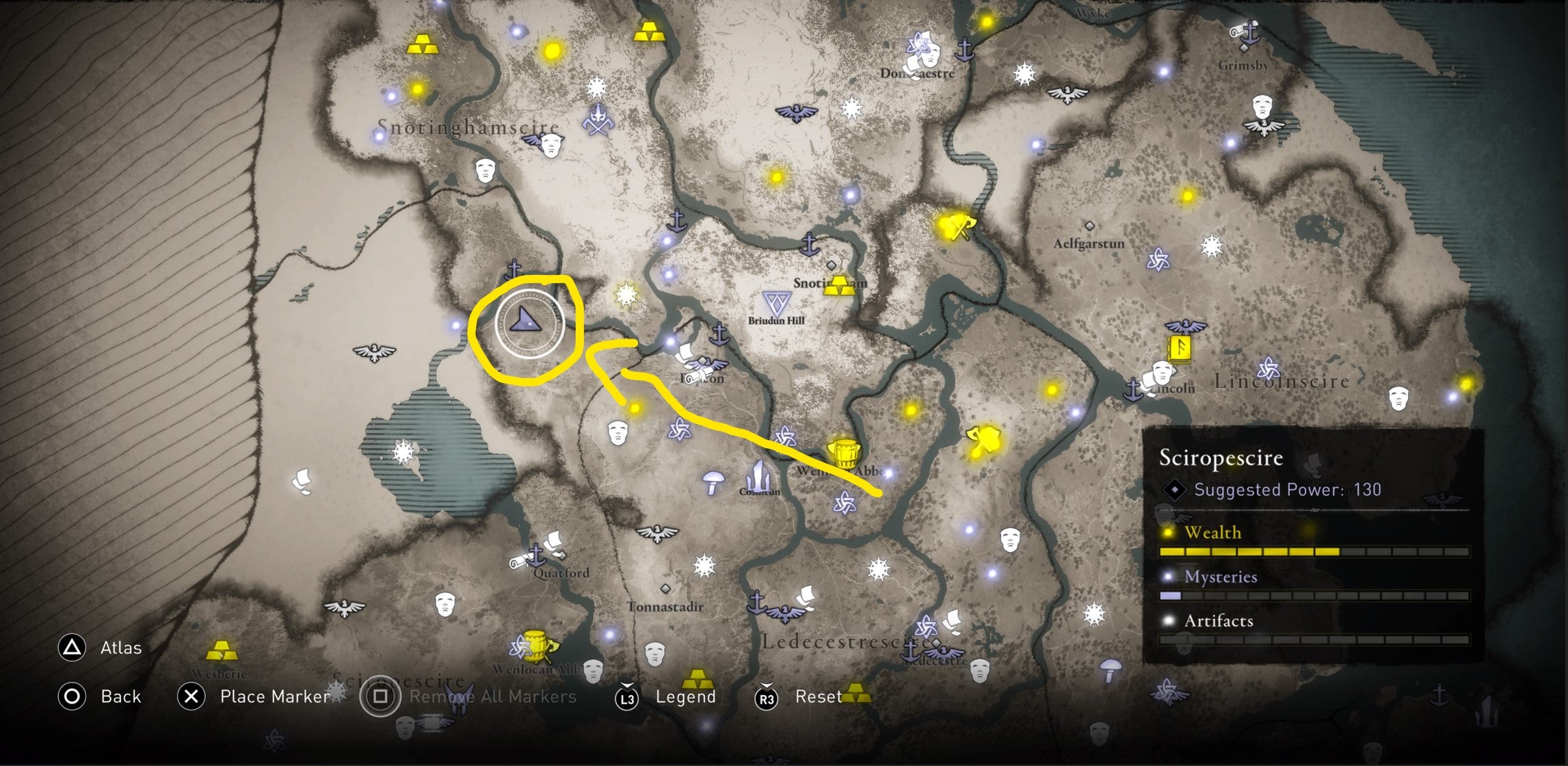Select the horned helmet marker in Snotinghamscire
Image resolution: width=1568 pixels, height=766 pixels.
tap(598, 120)
